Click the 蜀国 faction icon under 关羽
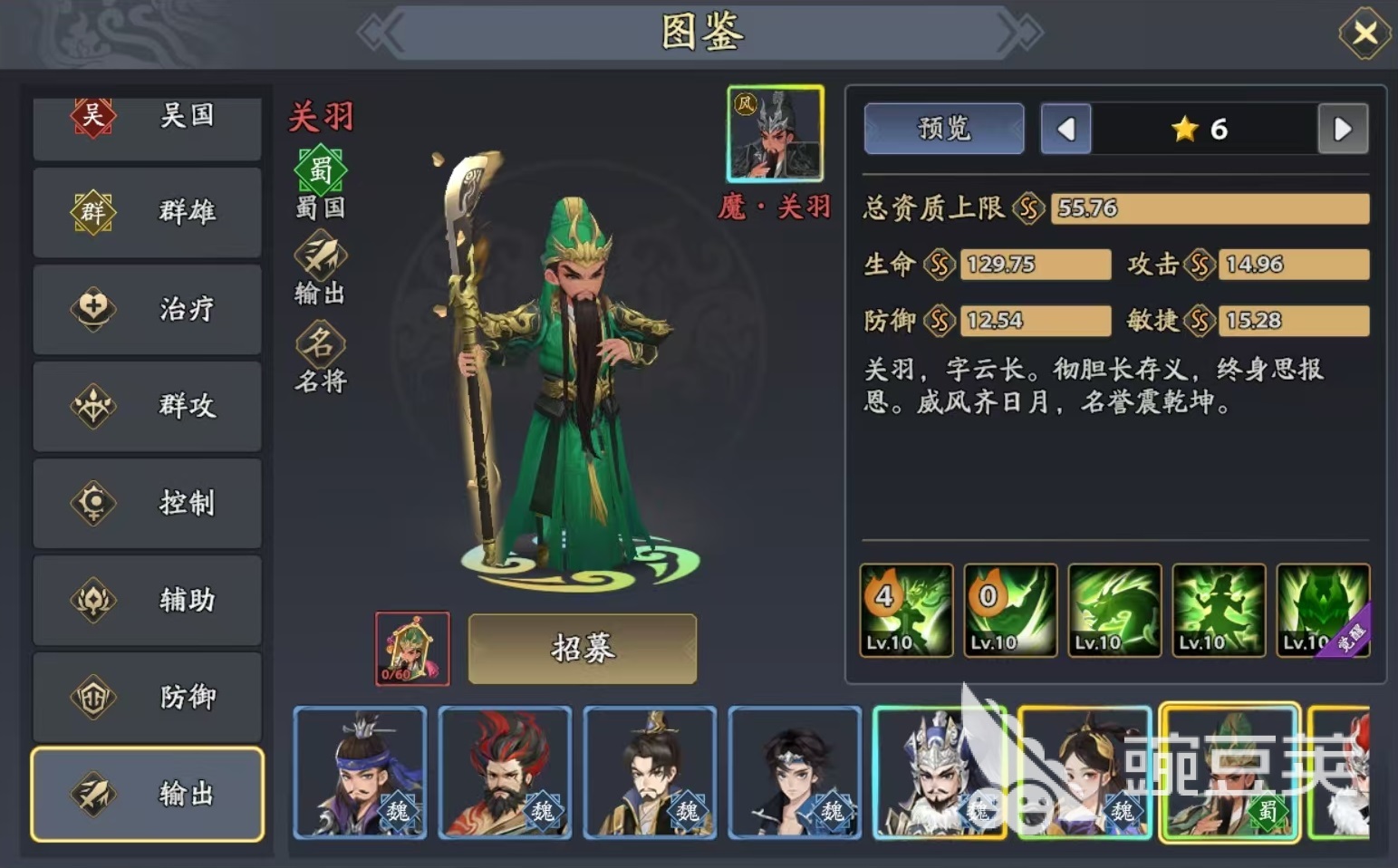 319,170
